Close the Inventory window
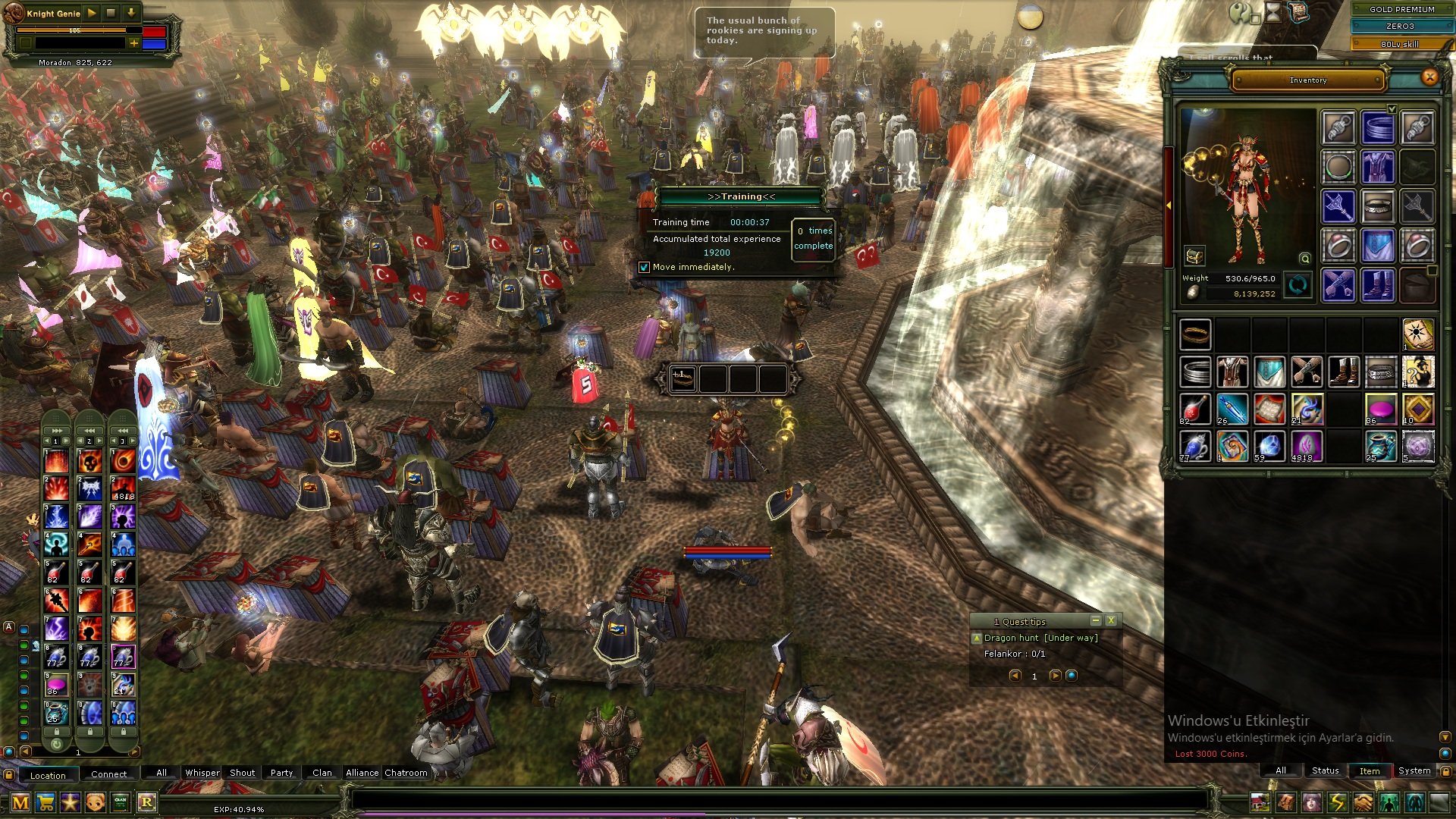Viewport: 1456px width, 819px height. coord(1429,77)
